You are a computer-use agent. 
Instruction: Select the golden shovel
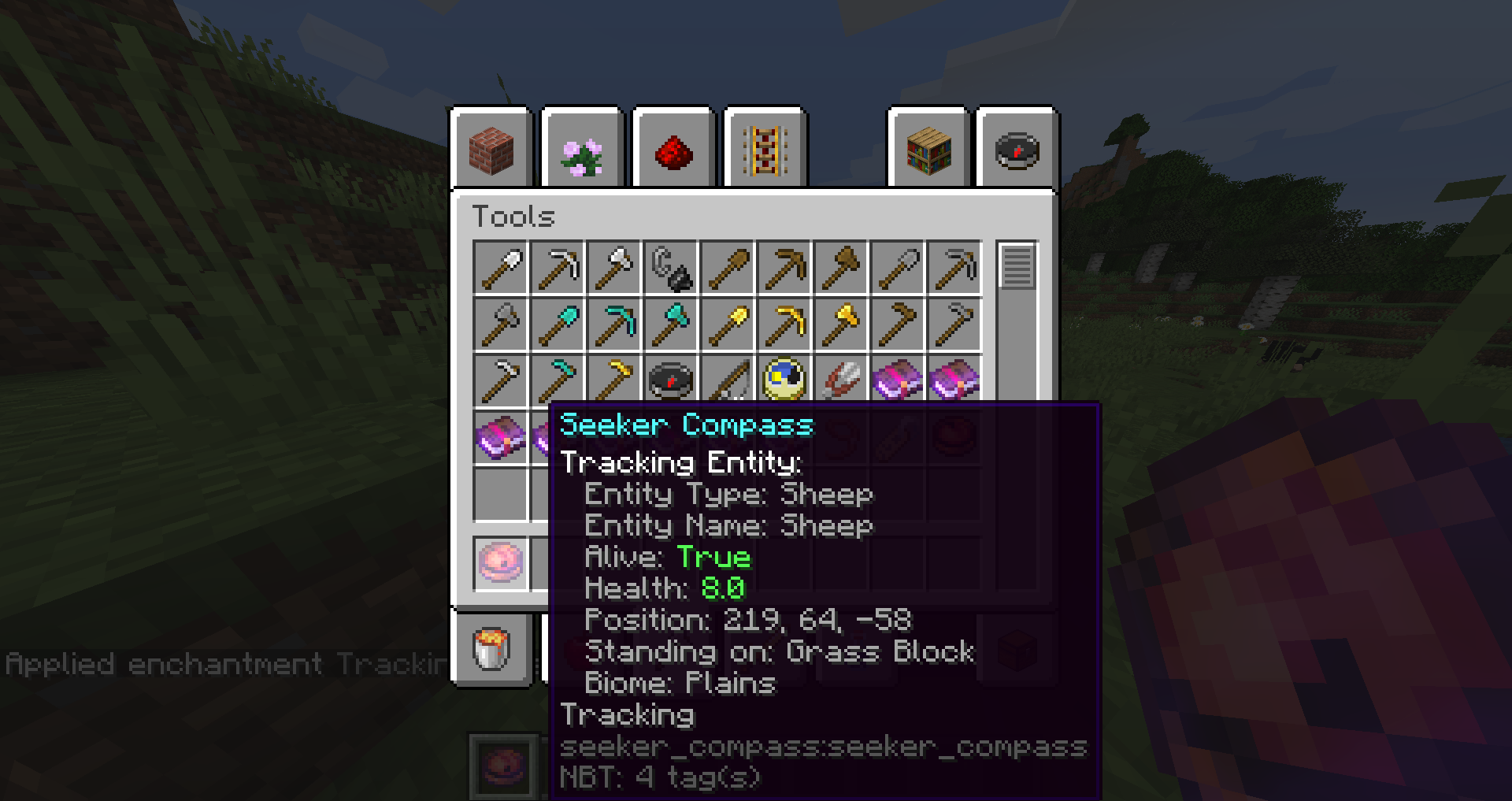click(x=728, y=324)
